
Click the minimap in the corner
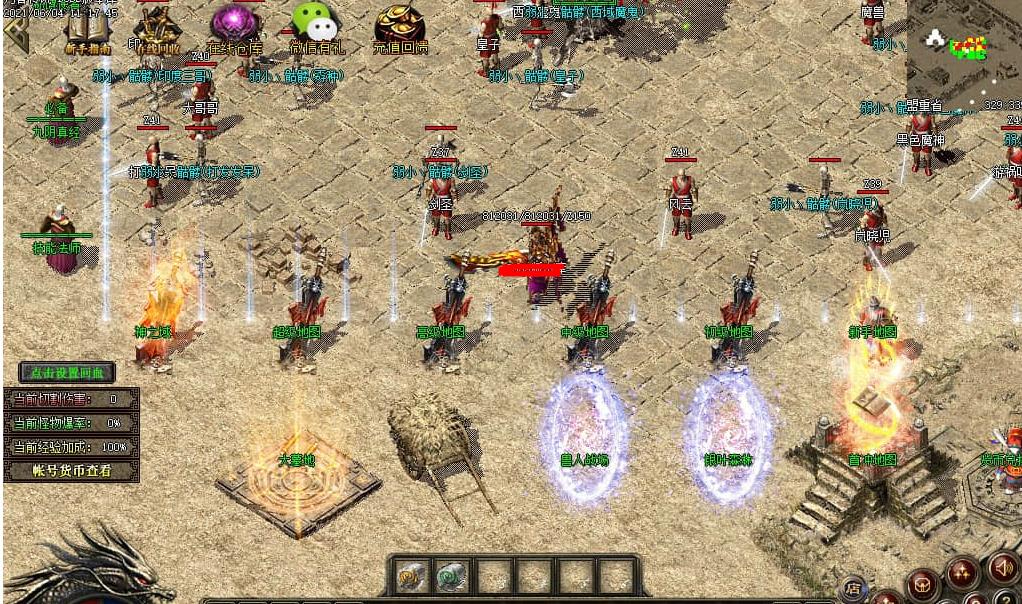(x=962, y=50)
